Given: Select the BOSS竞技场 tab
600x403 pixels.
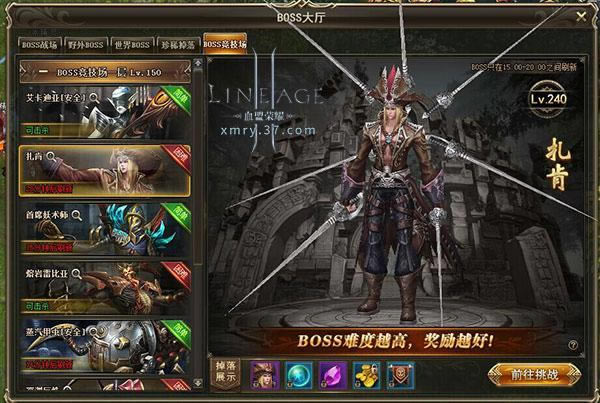Looking at the screenshot, I should click(224, 45).
